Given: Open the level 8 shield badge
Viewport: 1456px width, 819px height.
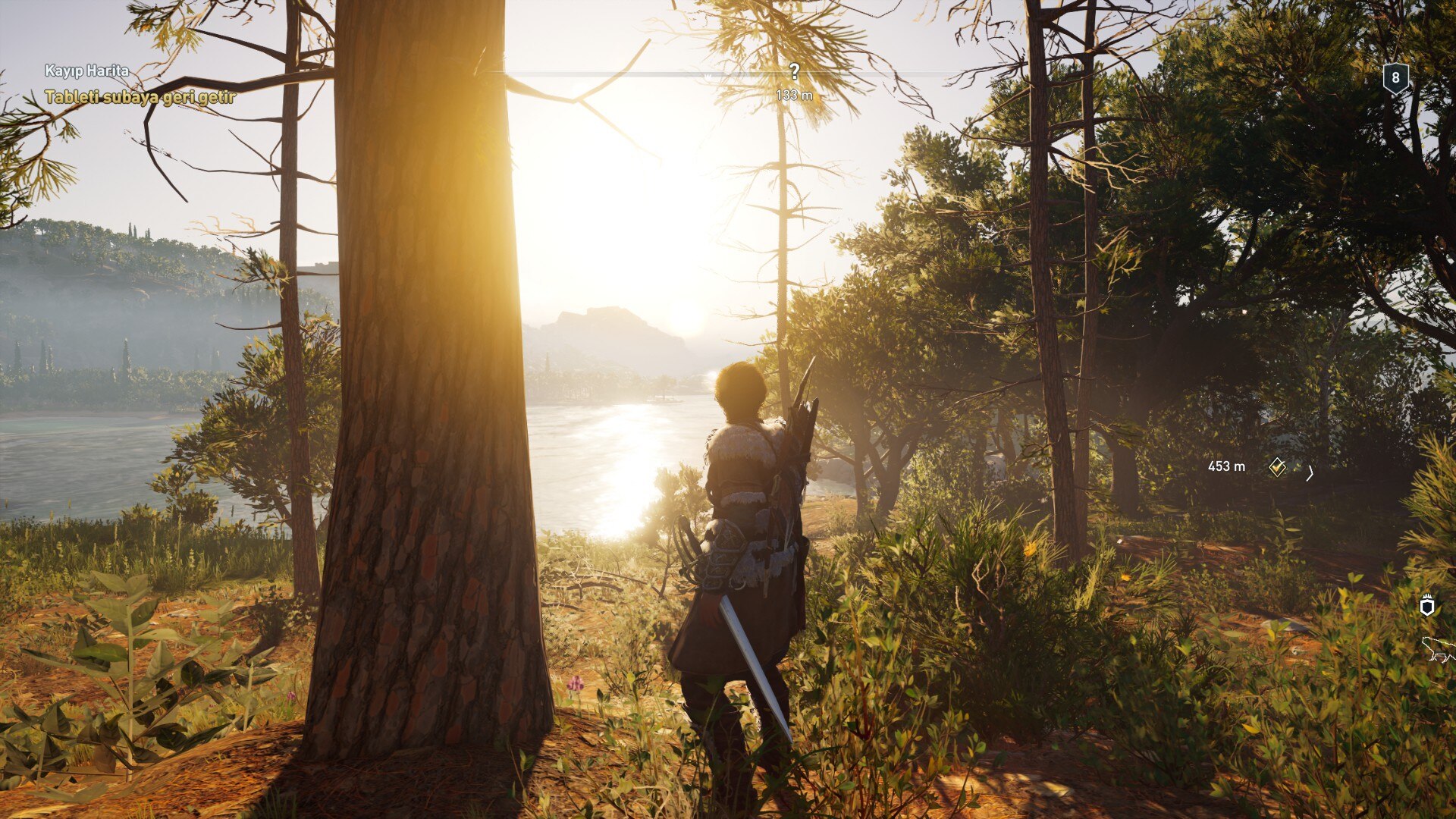Looking at the screenshot, I should point(1395,78).
